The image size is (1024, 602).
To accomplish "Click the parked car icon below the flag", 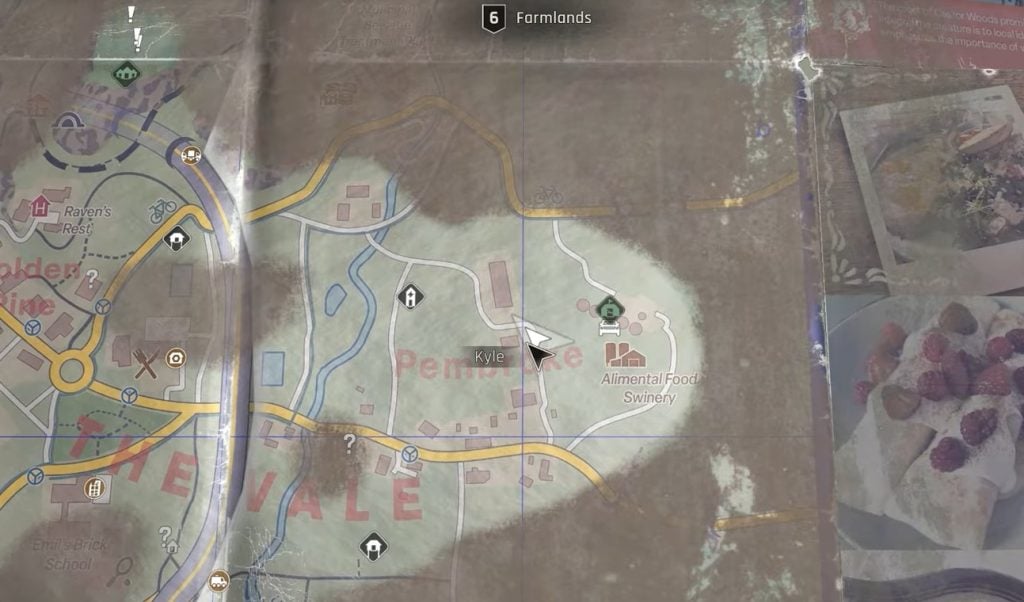I will pos(605,327).
